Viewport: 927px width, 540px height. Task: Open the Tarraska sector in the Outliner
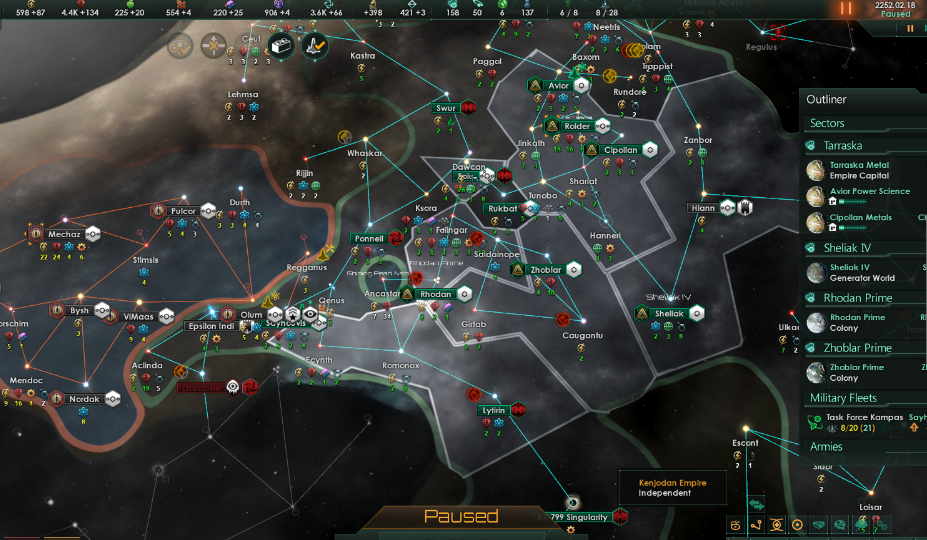pyautogui.click(x=844, y=145)
